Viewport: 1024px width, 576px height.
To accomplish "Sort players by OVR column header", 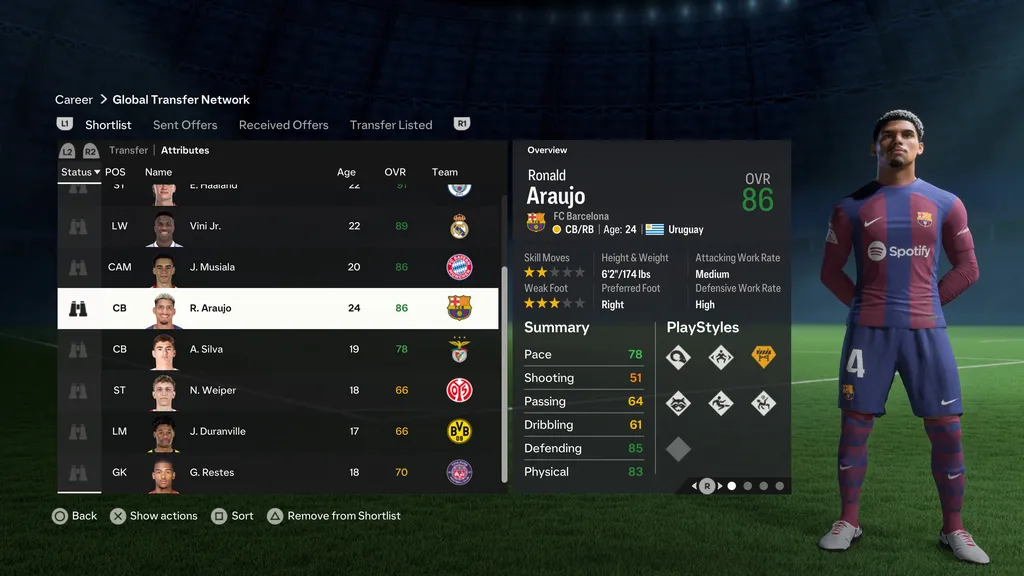I will [x=395, y=172].
